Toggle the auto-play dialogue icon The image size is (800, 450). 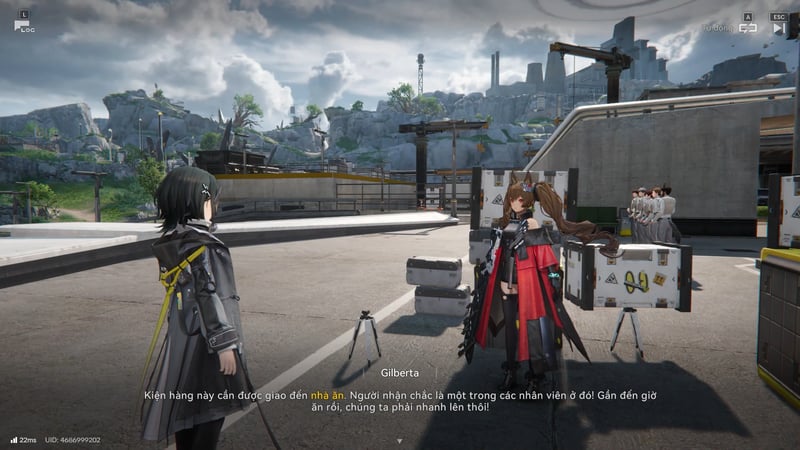[747, 28]
